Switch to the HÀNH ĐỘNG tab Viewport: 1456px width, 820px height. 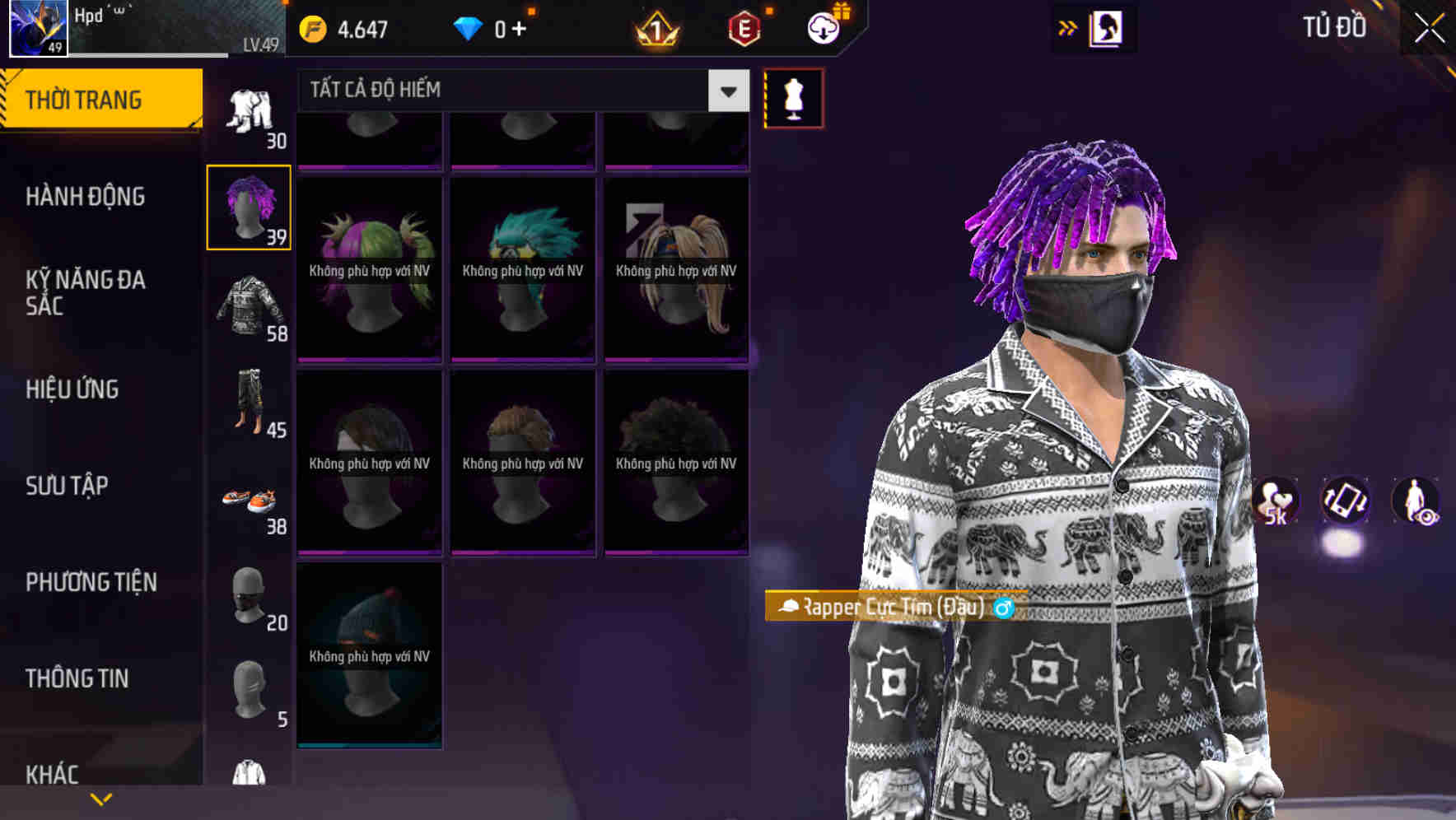click(x=86, y=197)
